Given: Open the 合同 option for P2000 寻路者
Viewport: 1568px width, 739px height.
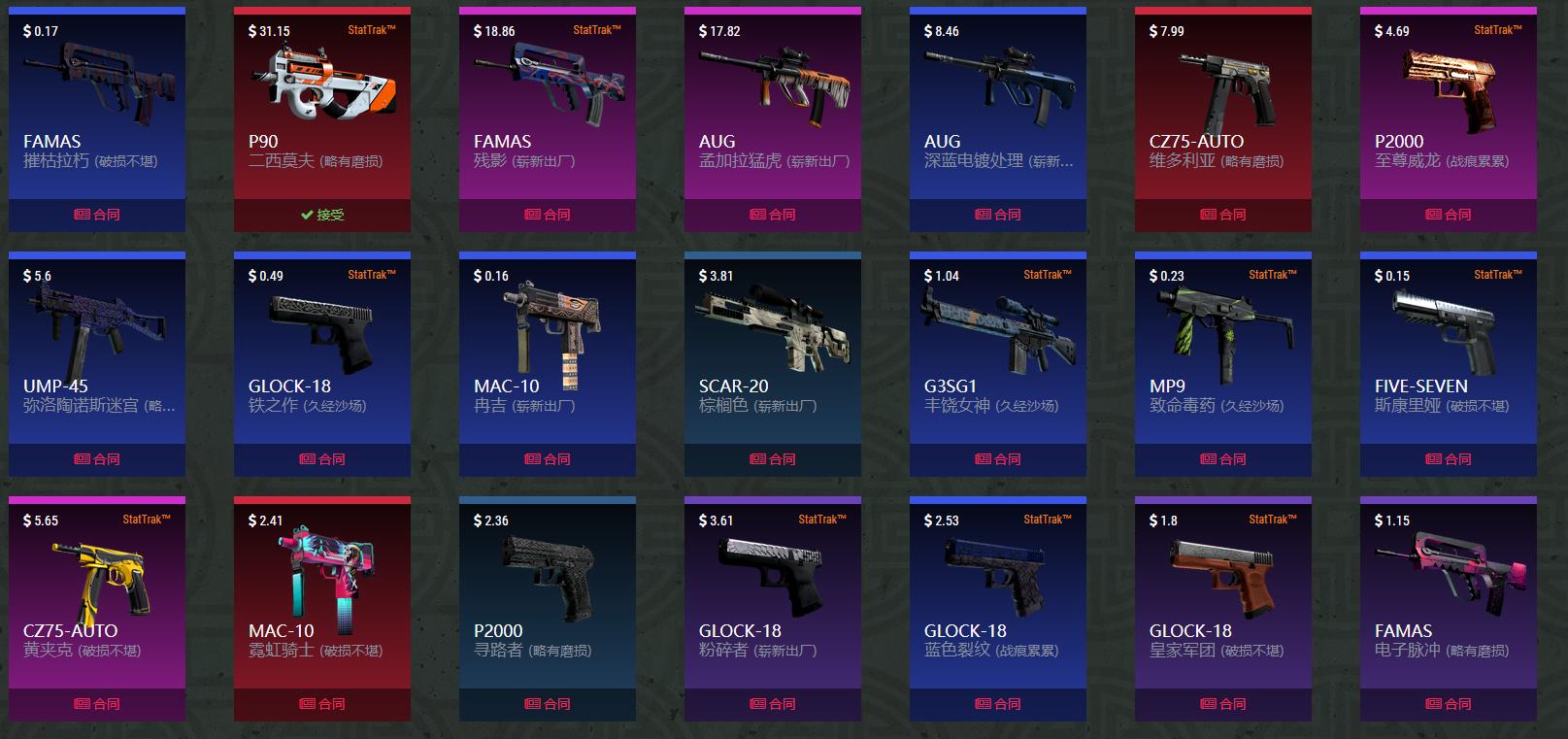Looking at the screenshot, I should (x=548, y=703).
